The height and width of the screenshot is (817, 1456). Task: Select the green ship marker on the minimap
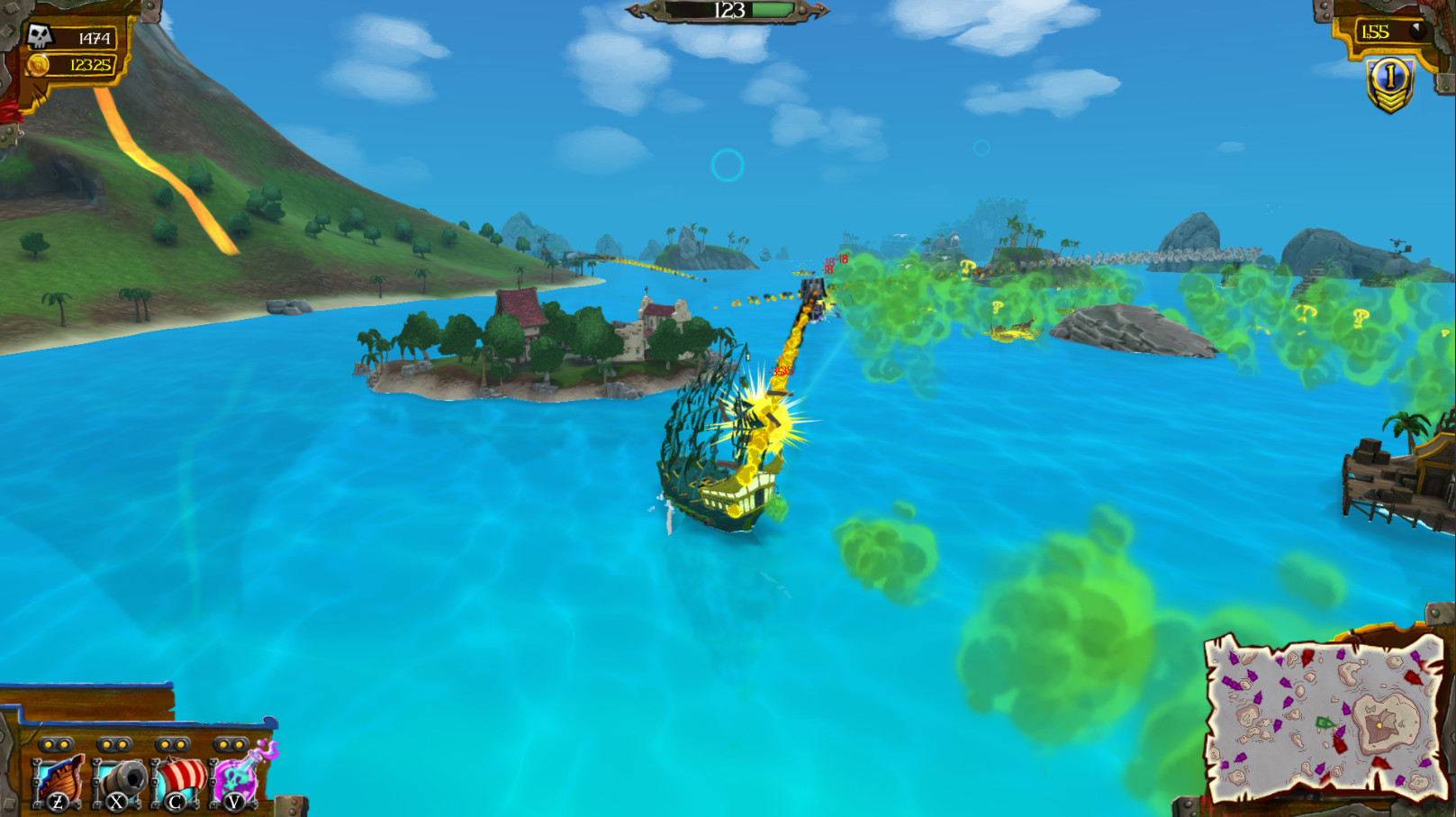(1325, 722)
